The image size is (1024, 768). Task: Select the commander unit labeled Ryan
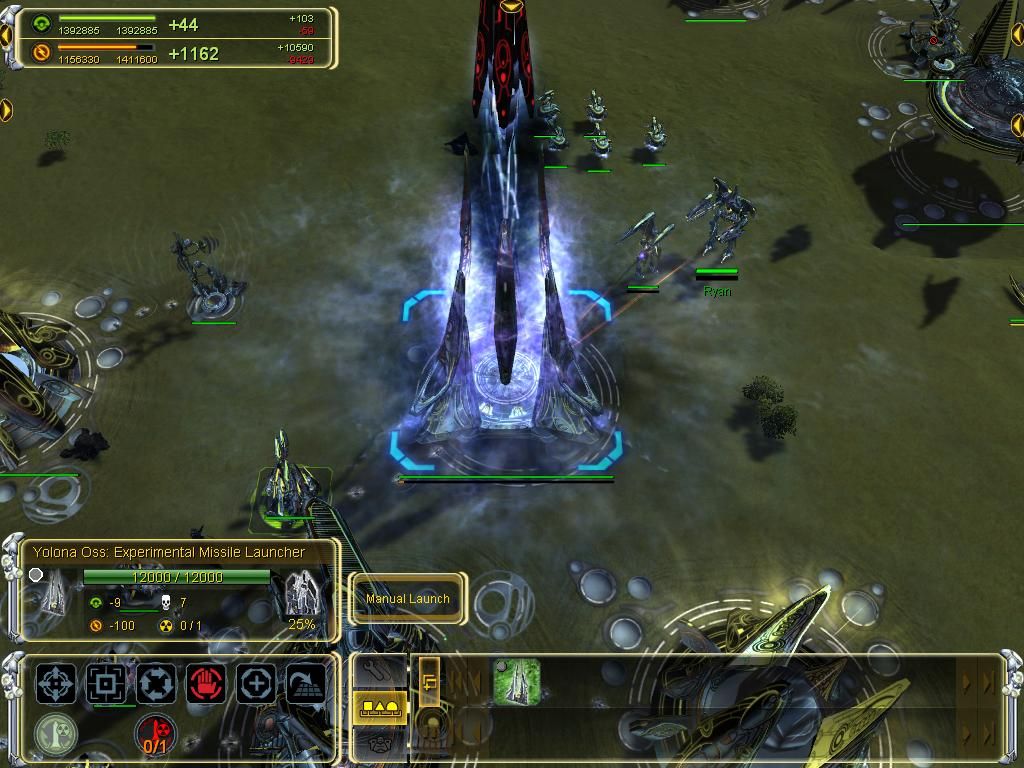click(720, 222)
